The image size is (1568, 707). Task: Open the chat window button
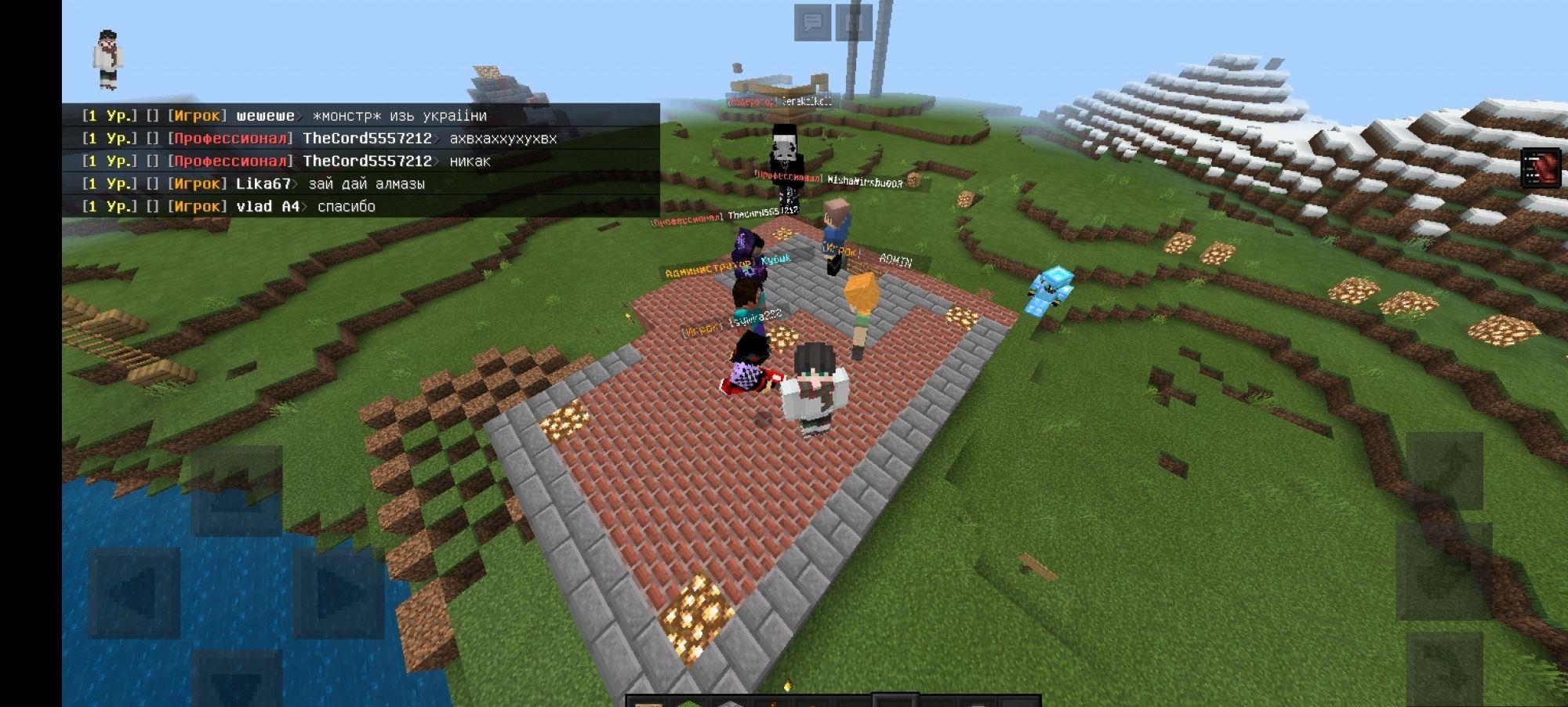point(812,22)
